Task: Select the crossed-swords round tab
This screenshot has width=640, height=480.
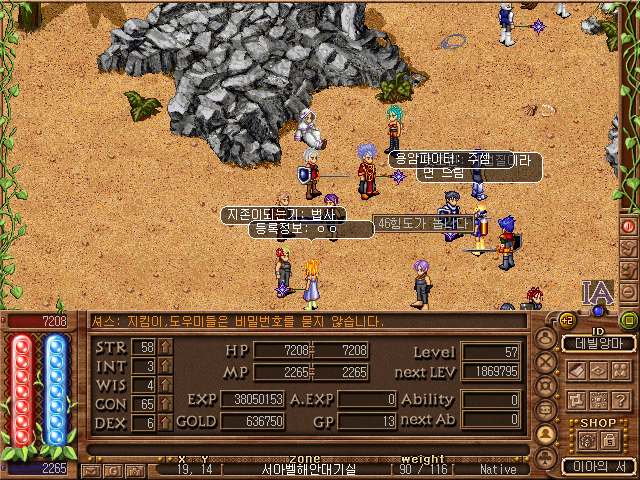Action: click(546, 362)
